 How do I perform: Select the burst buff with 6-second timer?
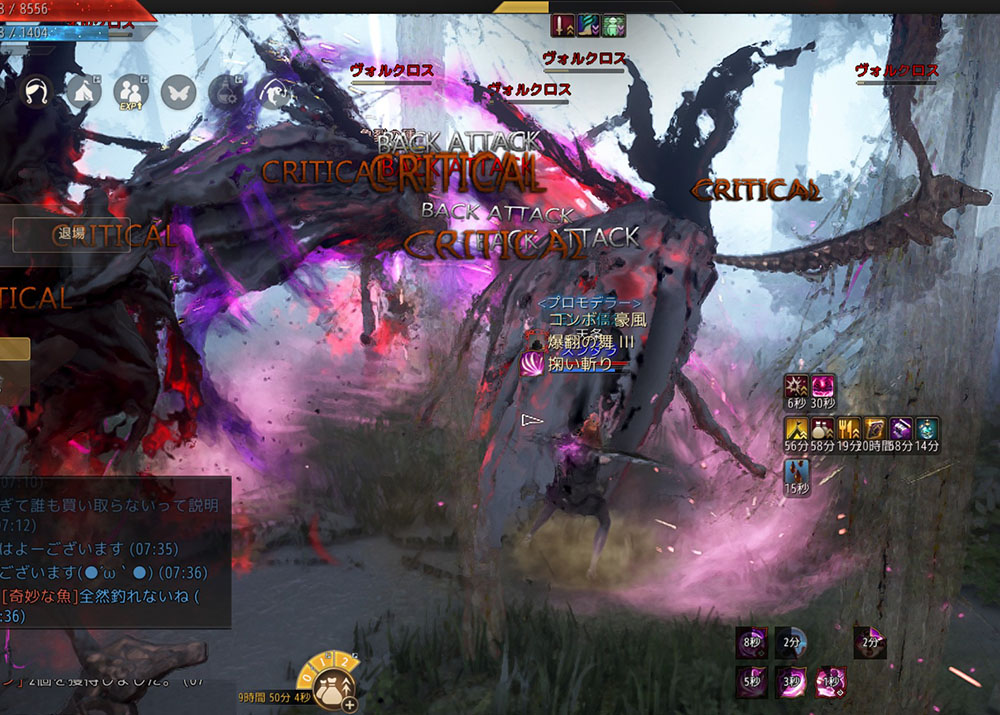(797, 386)
